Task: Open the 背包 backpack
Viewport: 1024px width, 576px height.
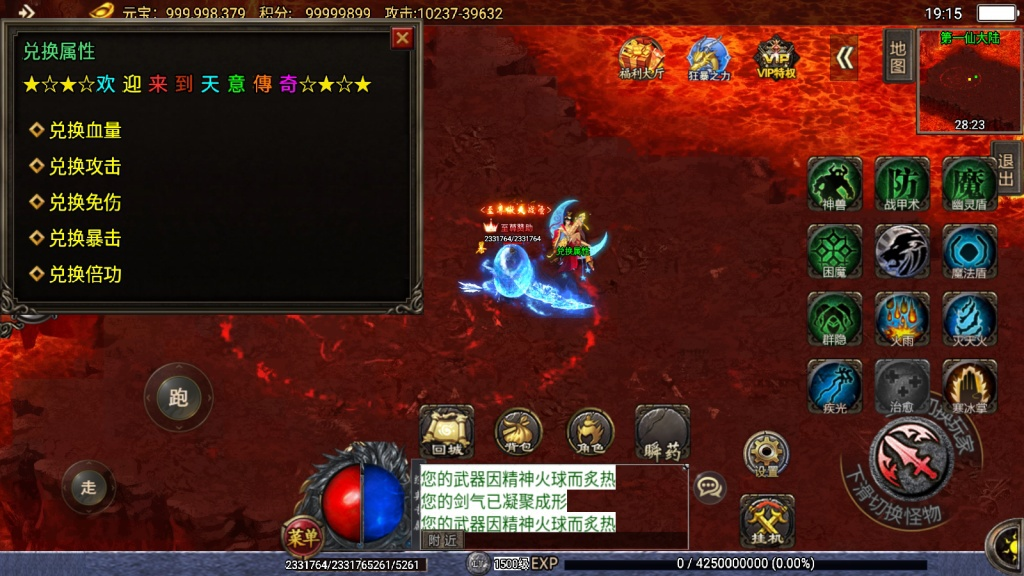Action: tap(518, 432)
